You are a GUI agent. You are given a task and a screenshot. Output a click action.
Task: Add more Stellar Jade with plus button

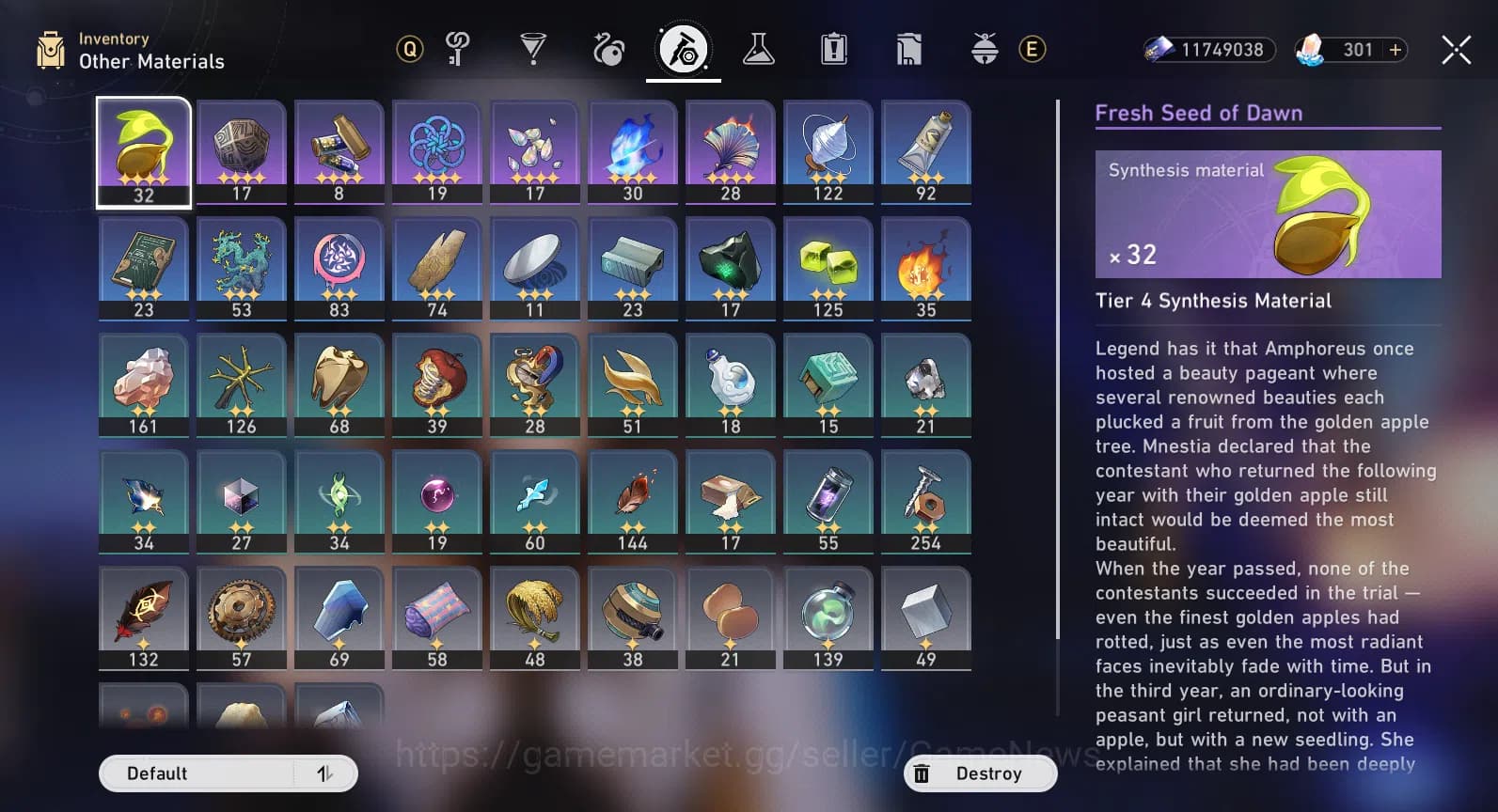(x=1396, y=50)
